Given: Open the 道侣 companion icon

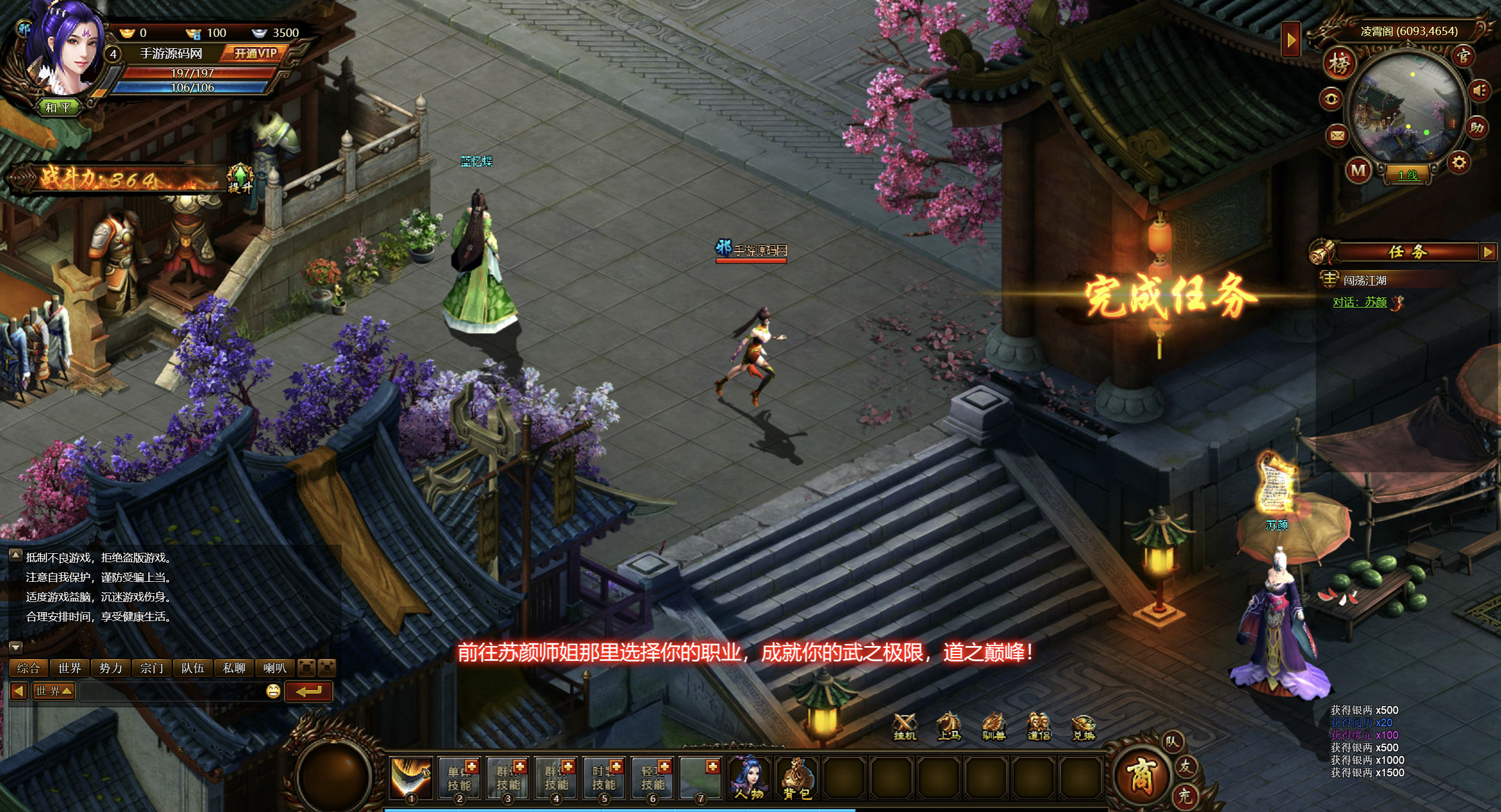Looking at the screenshot, I should [x=1039, y=726].
